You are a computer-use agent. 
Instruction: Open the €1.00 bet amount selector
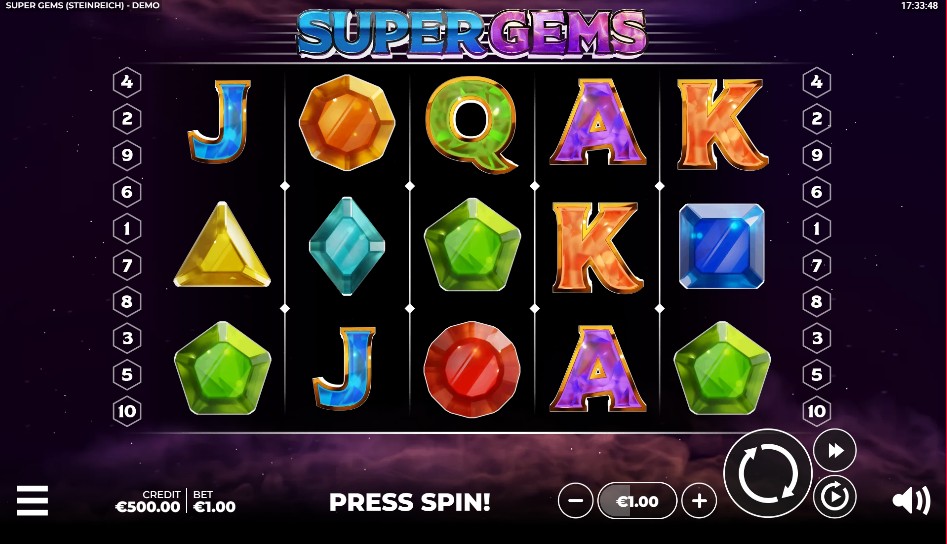(637, 500)
